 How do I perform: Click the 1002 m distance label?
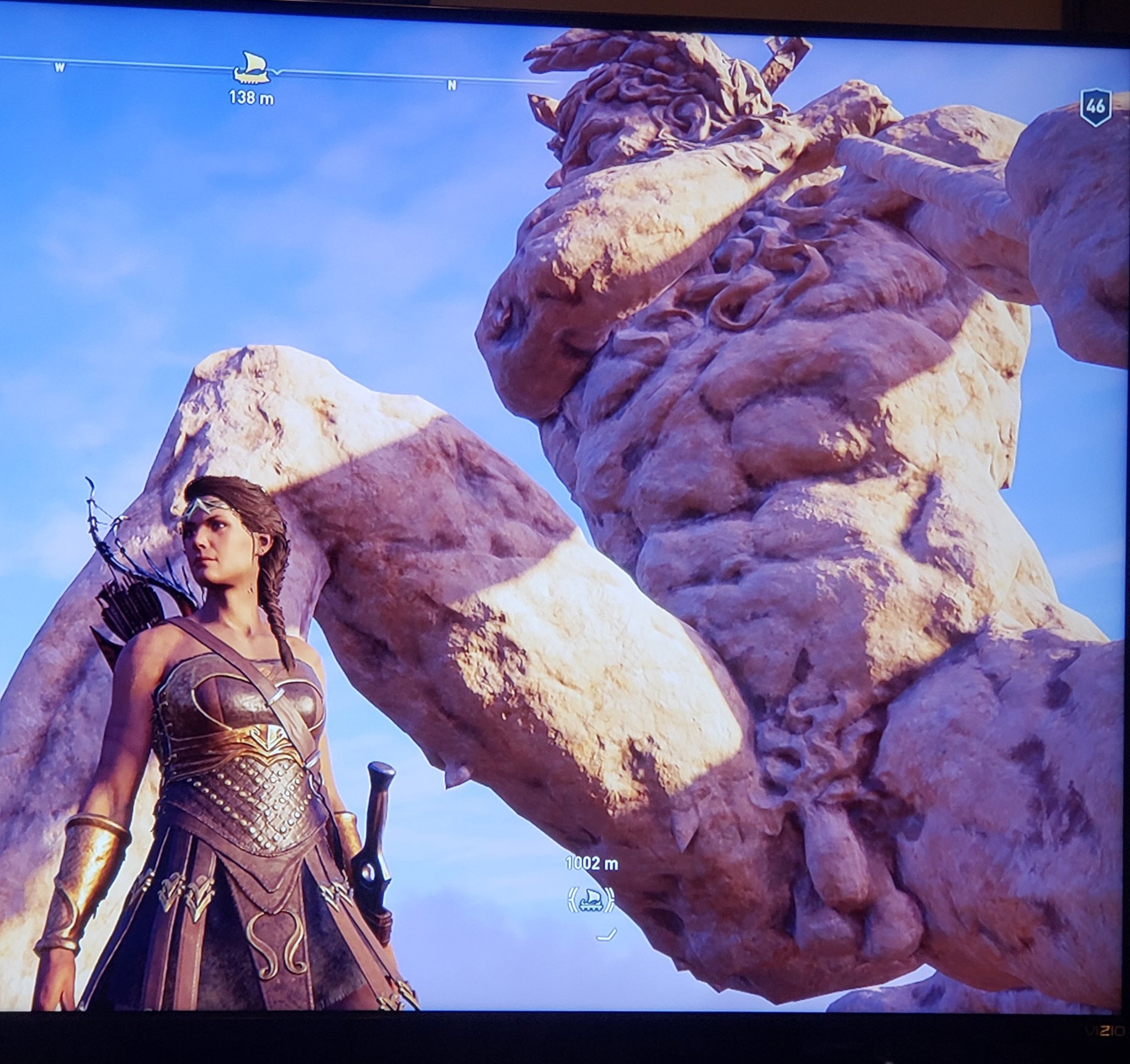pos(591,863)
